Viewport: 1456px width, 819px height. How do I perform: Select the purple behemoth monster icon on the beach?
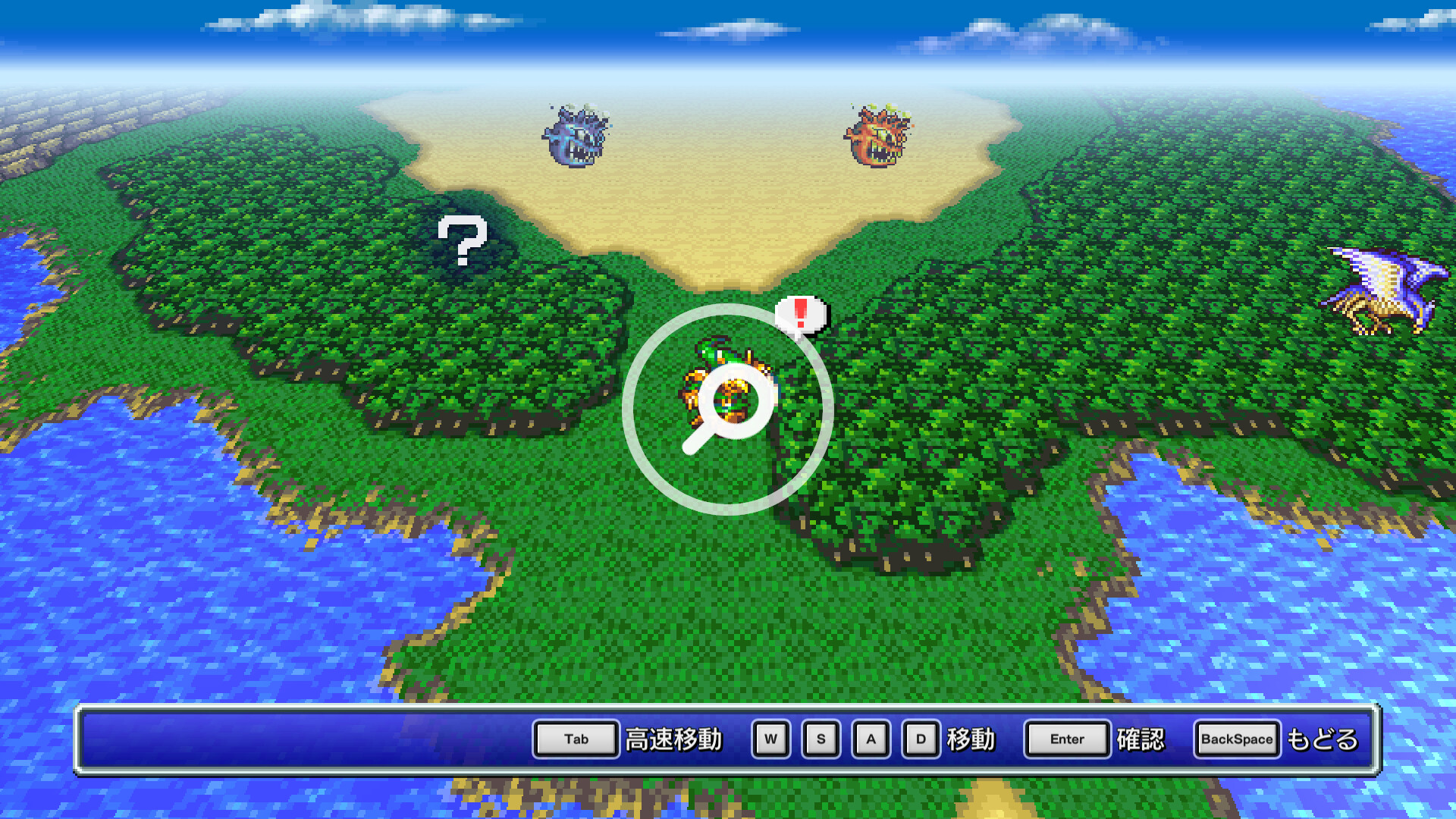pyautogui.click(x=575, y=136)
